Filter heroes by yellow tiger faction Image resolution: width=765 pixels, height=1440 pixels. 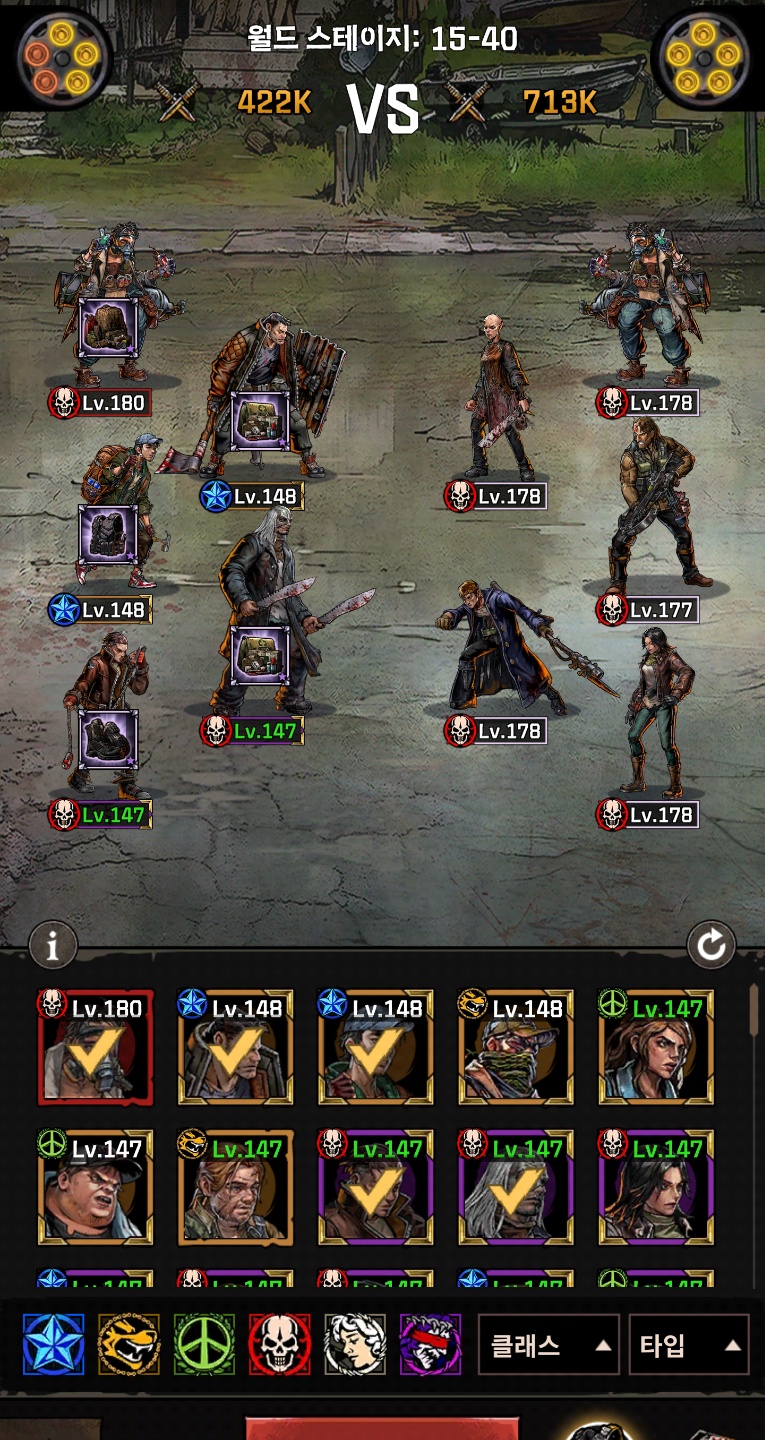point(129,1344)
